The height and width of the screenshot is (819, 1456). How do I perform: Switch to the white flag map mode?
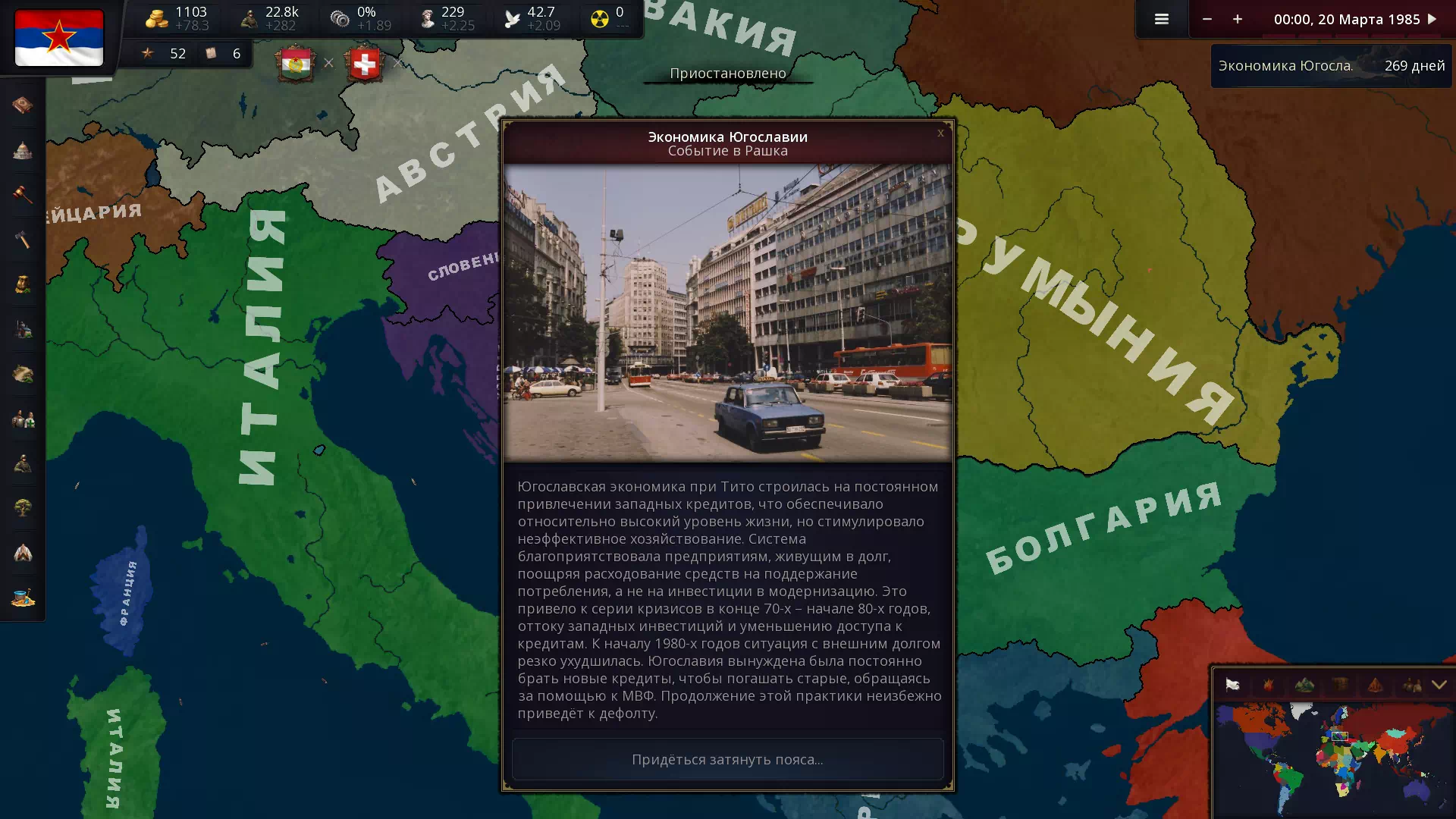(1232, 685)
